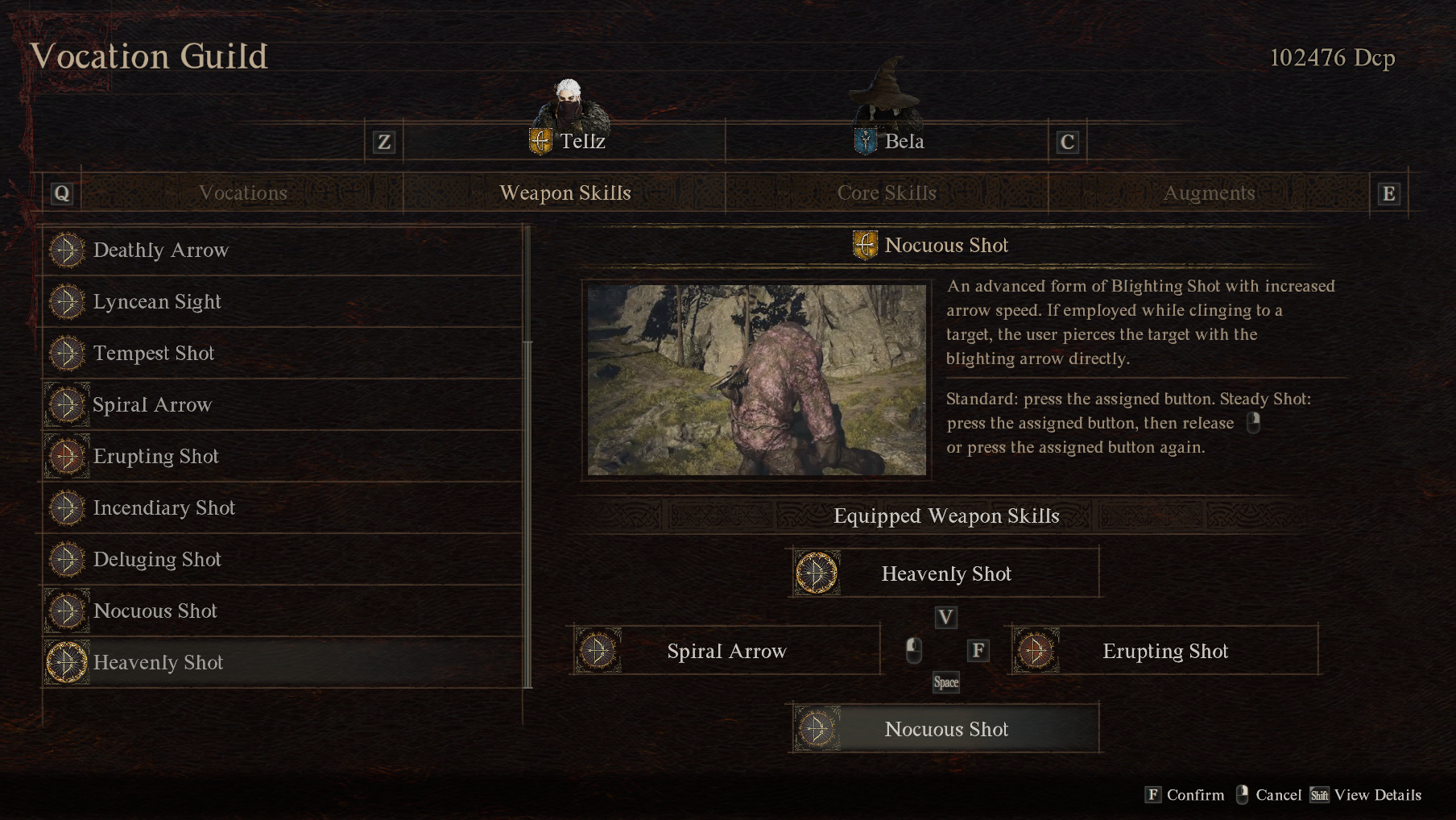Screen dimensions: 1456x820
Task: Open the Nocuous Shot preview thumbnail
Action: [x=756, y=379]
